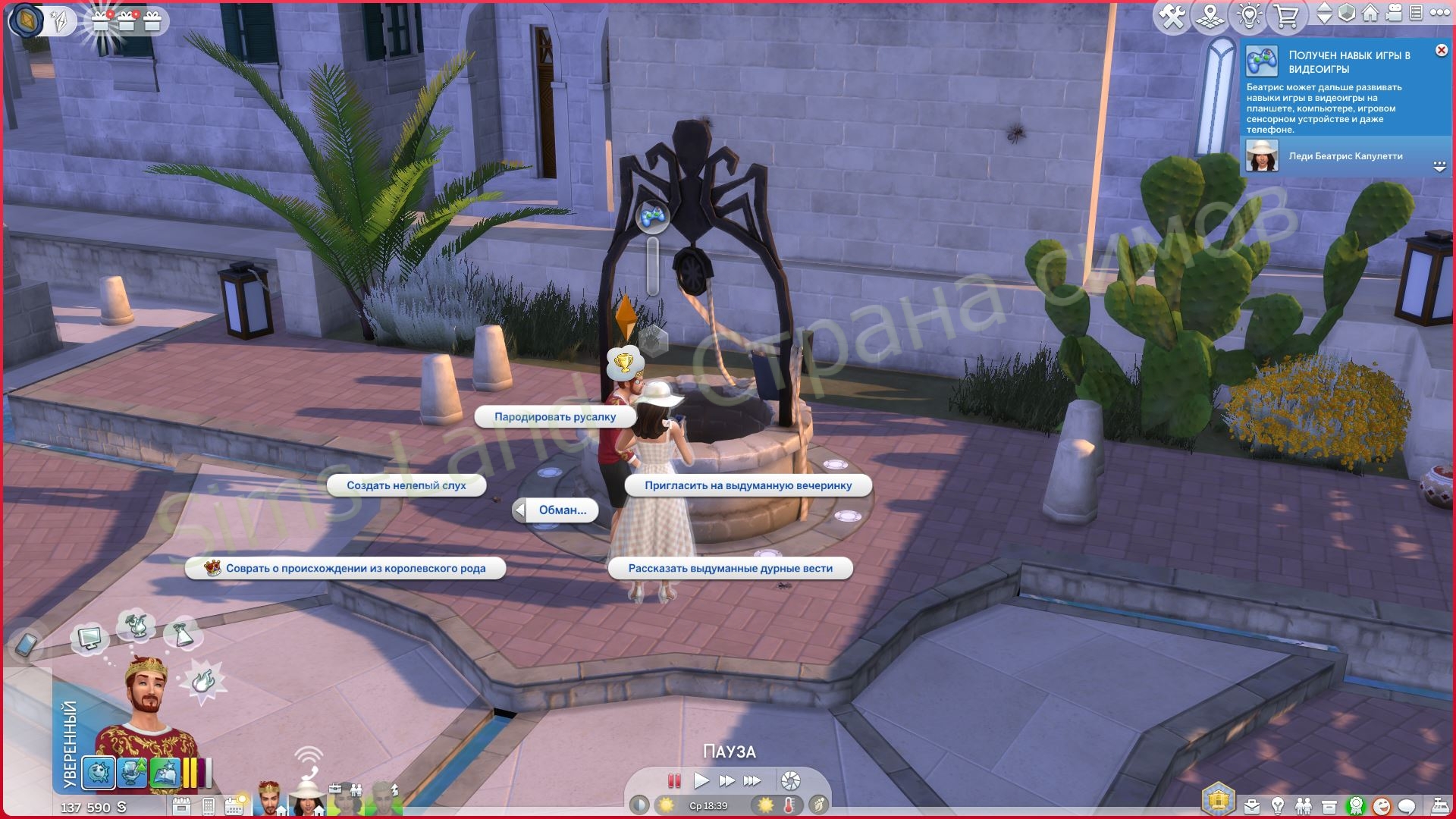Select 'Создать нелепый слух' option
Screen dimensions: 1456x819
(x=406, y=485)
